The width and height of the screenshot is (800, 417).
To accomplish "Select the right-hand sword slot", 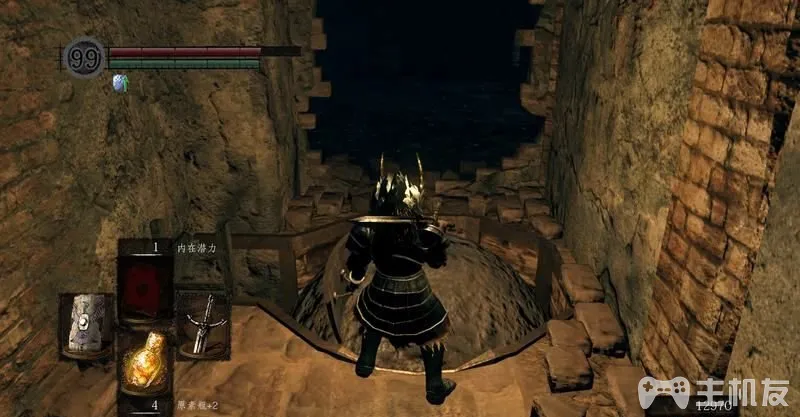I will click(202, 323).
